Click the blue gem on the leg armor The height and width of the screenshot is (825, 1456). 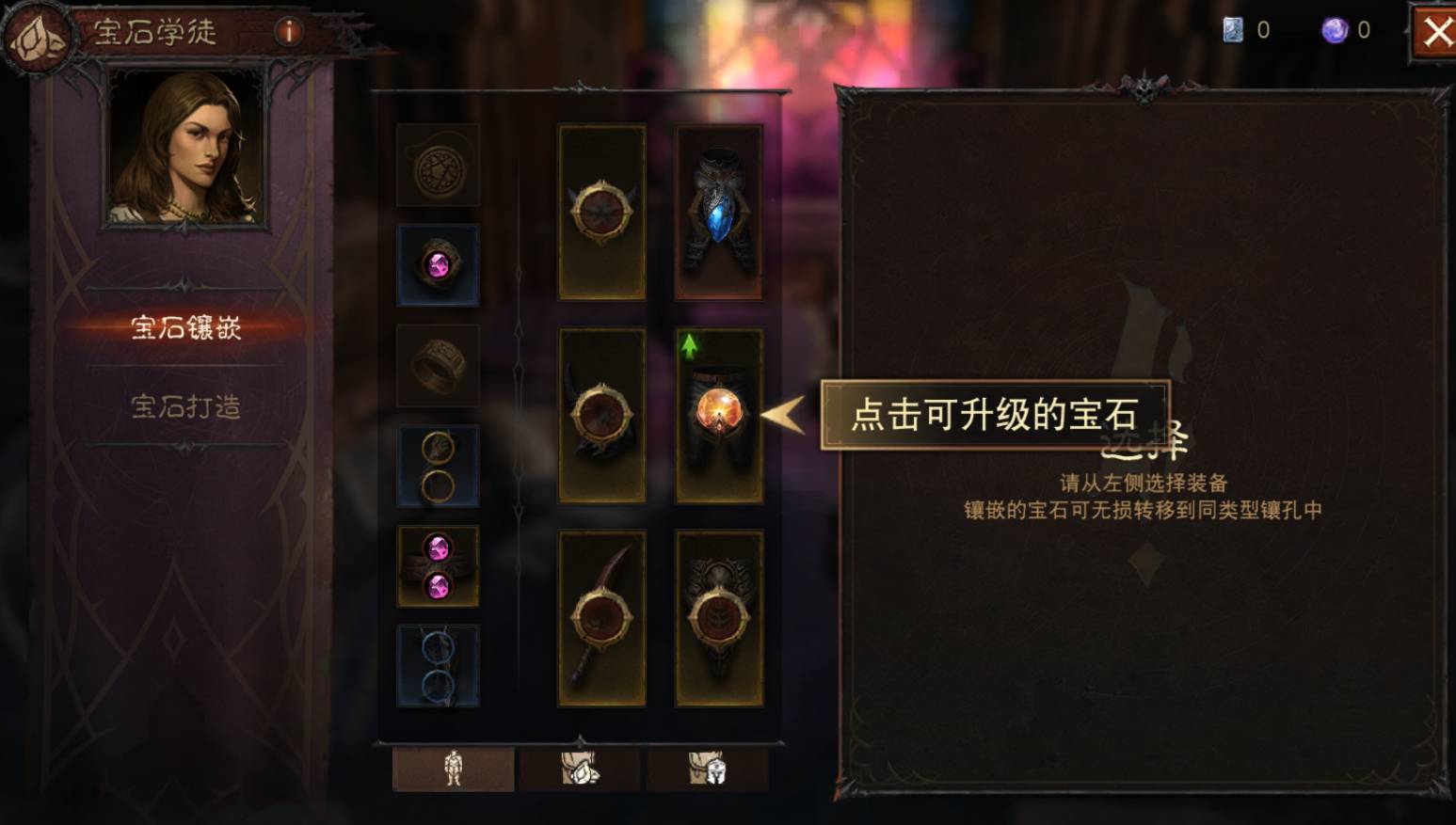718,226
